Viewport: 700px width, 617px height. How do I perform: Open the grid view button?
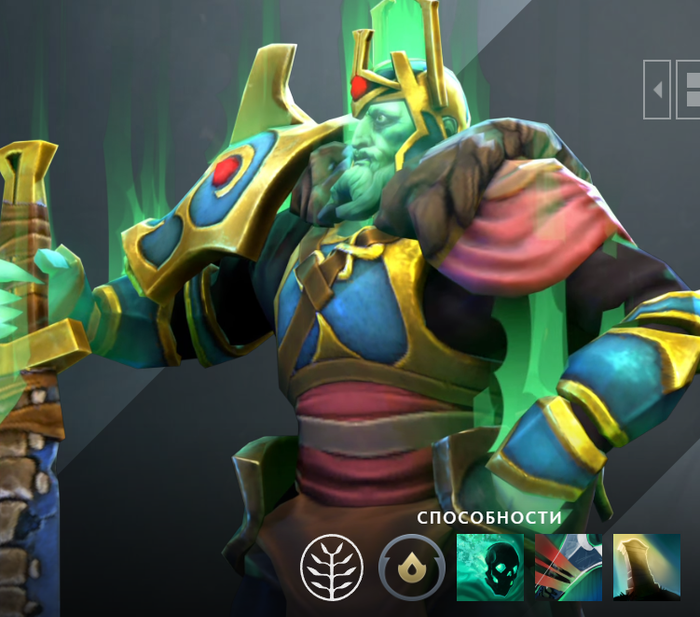click(x=689, y=89)
